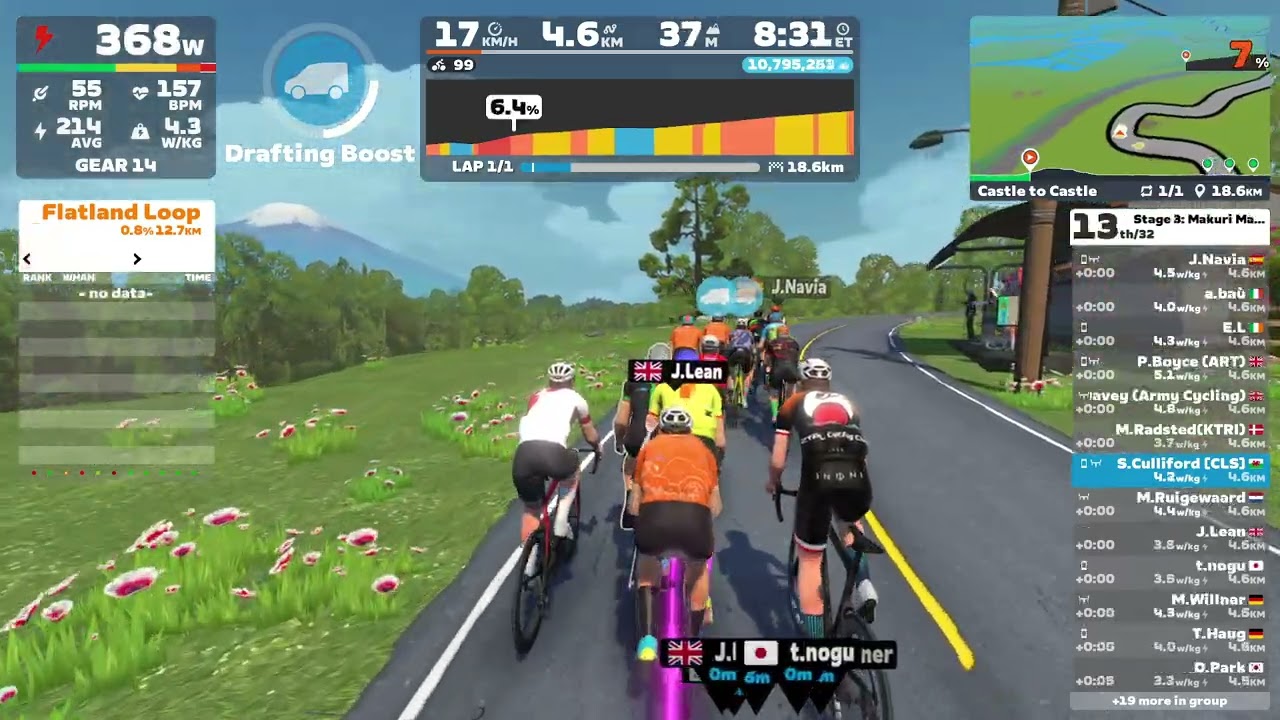Pick M.Willner from nearby riders
The image size is (1280, 720).
click(1170, 606)
